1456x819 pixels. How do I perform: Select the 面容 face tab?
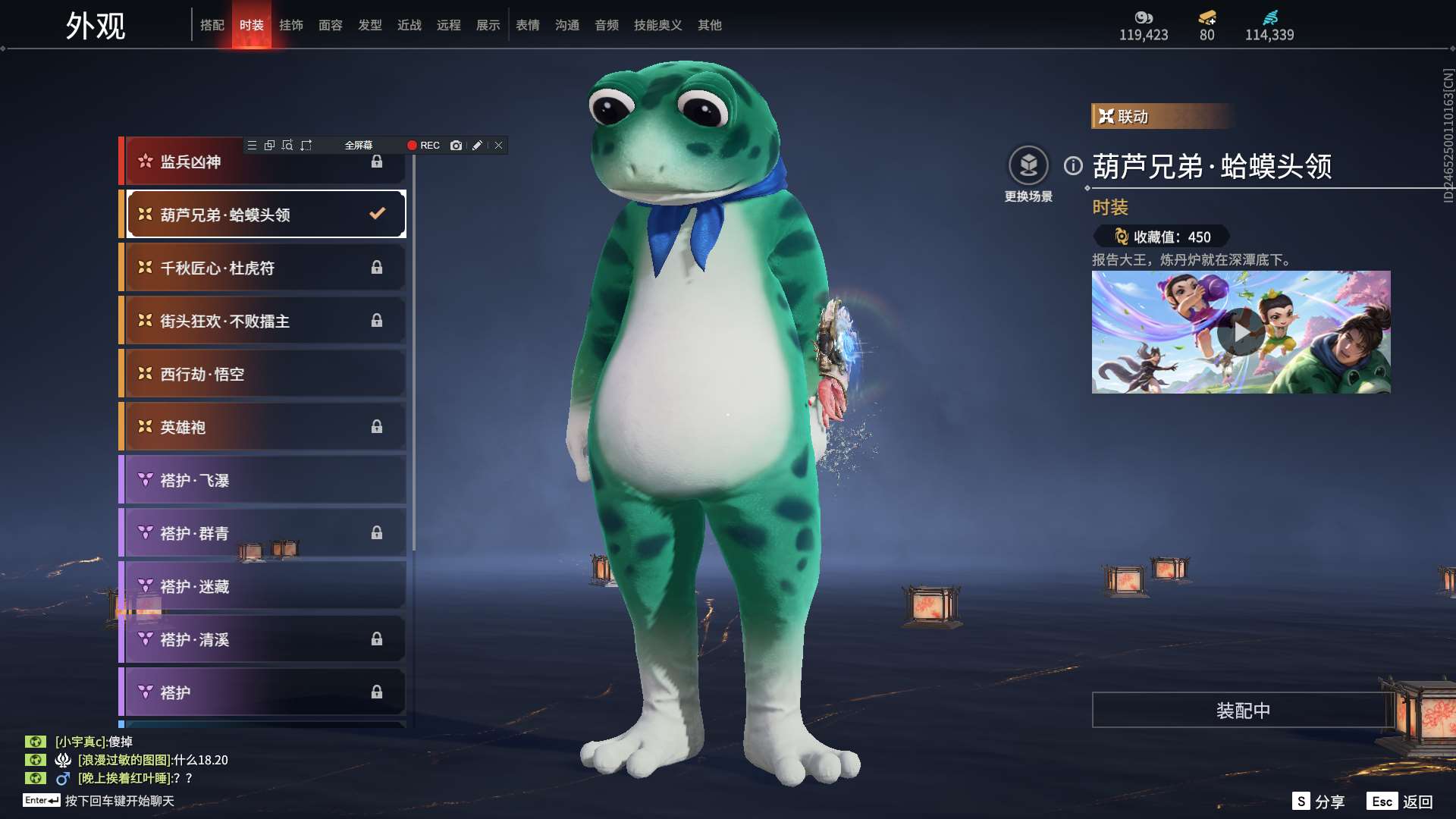tap(331, 25)
